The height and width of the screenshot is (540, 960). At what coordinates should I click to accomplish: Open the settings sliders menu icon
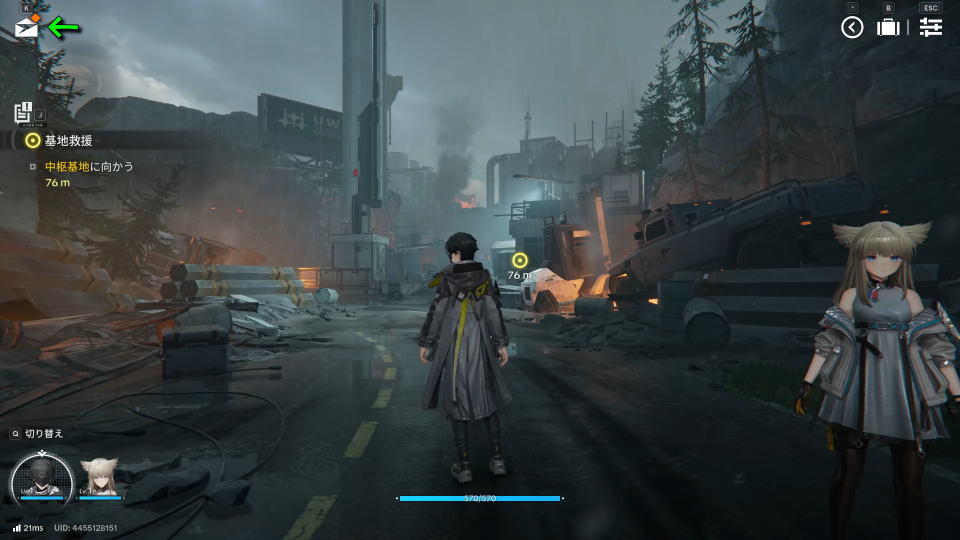[x=931, y=28]
